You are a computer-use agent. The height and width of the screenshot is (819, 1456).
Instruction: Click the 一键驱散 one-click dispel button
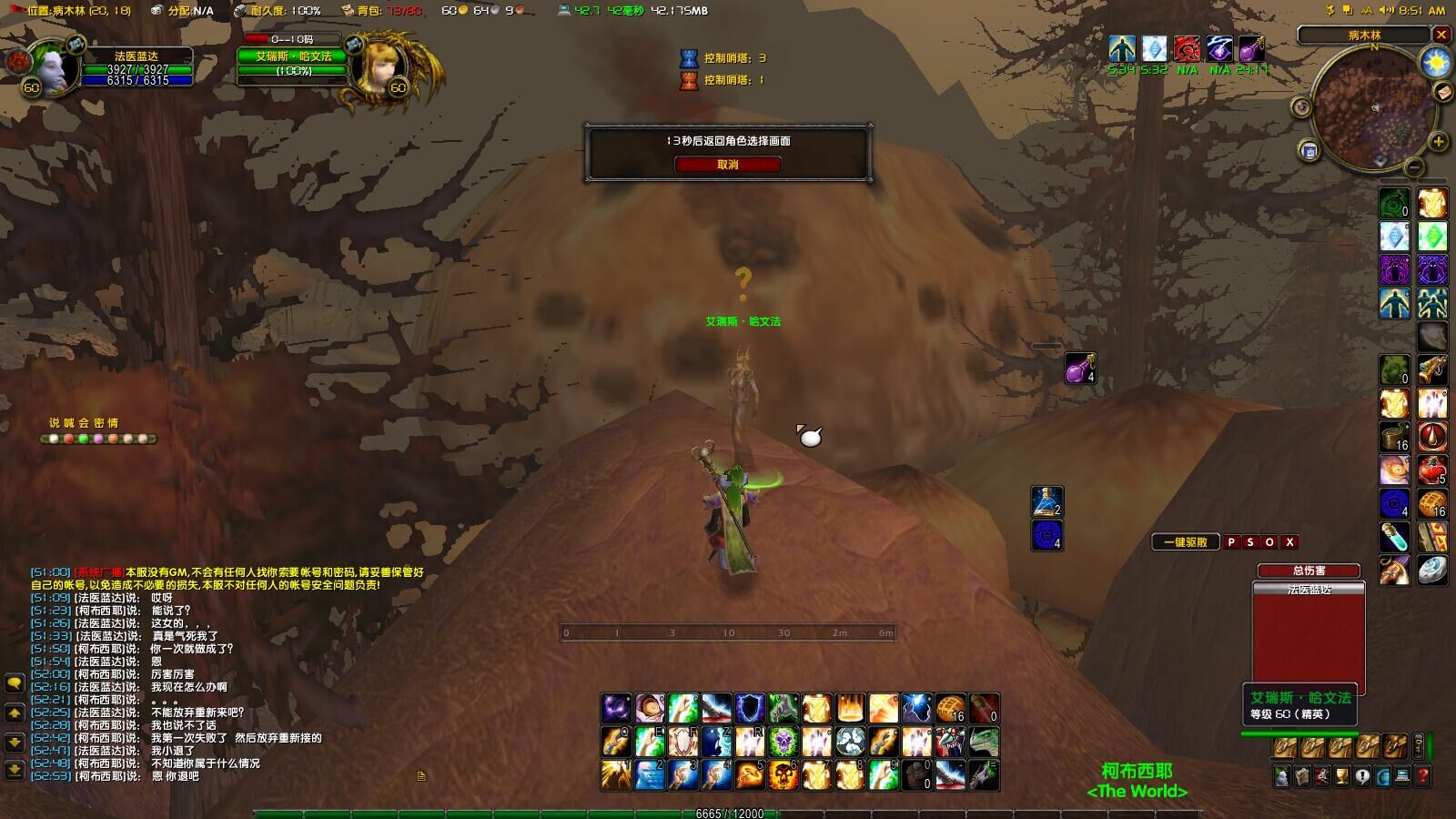pos(1186,542)
